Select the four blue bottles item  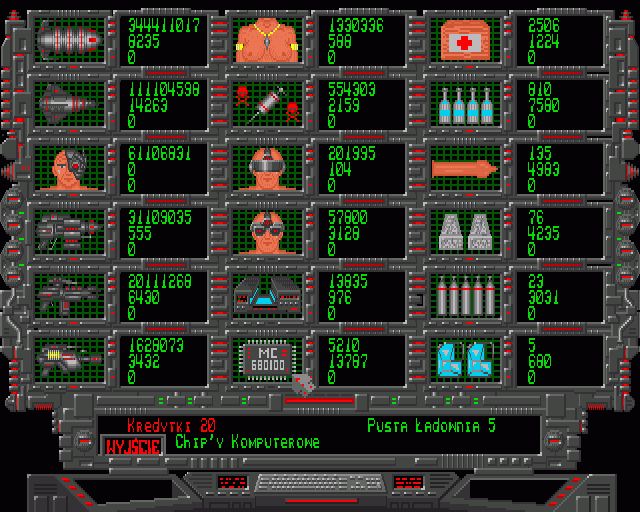click(x=463, y=102)
